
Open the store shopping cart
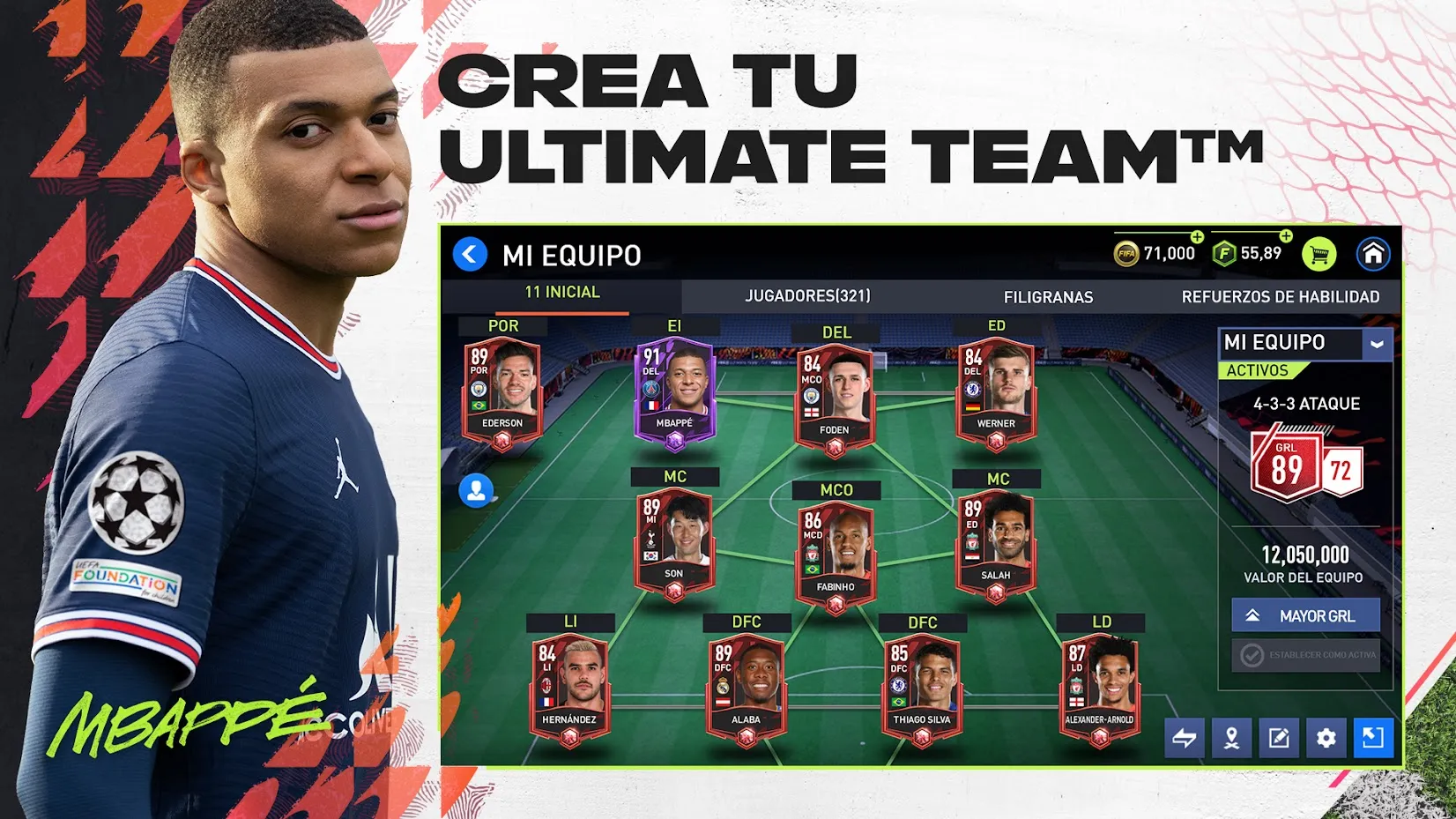pyautogui.click(x=1319, y=255)
